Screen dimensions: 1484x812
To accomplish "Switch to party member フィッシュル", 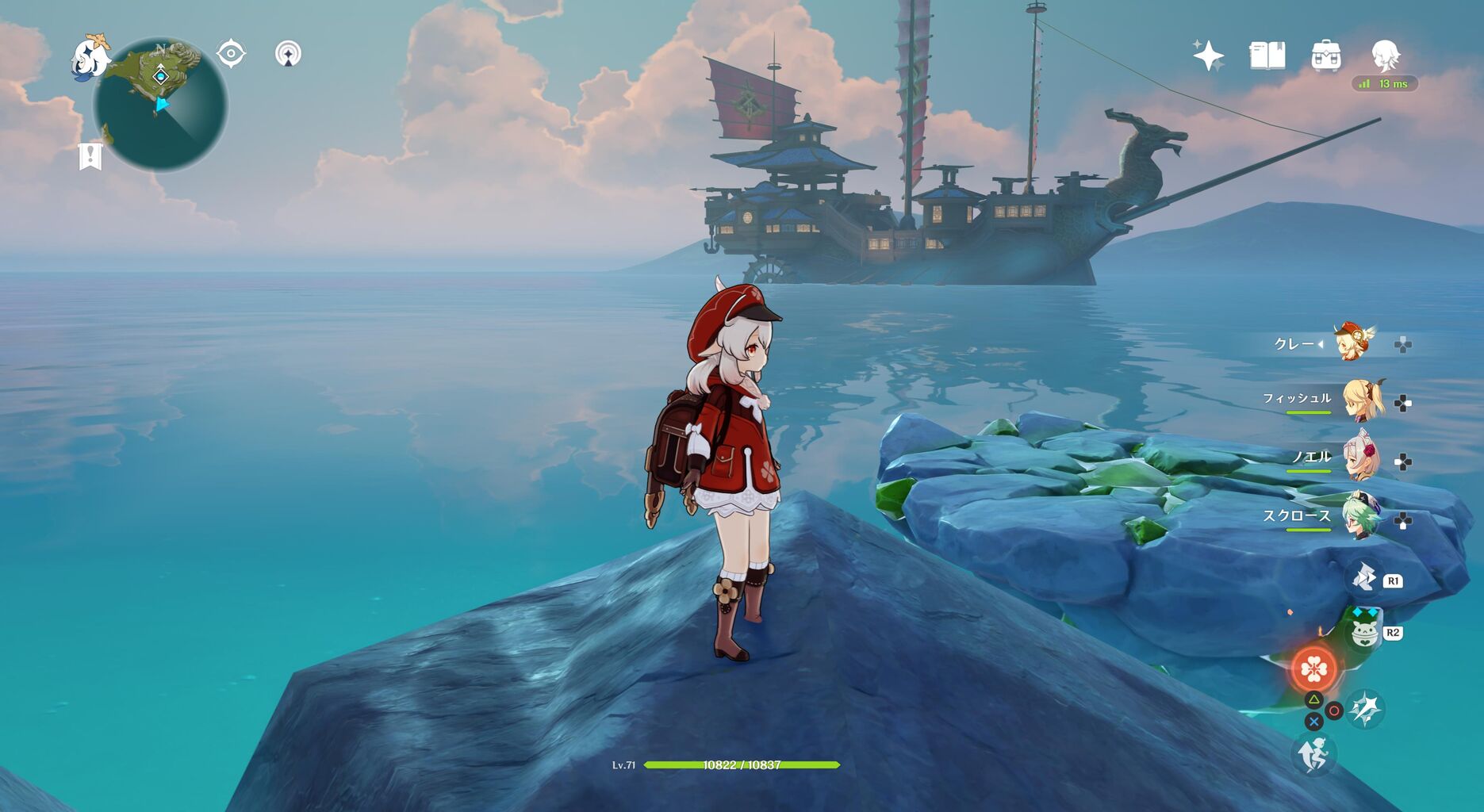I will (x=1362, y=400).
